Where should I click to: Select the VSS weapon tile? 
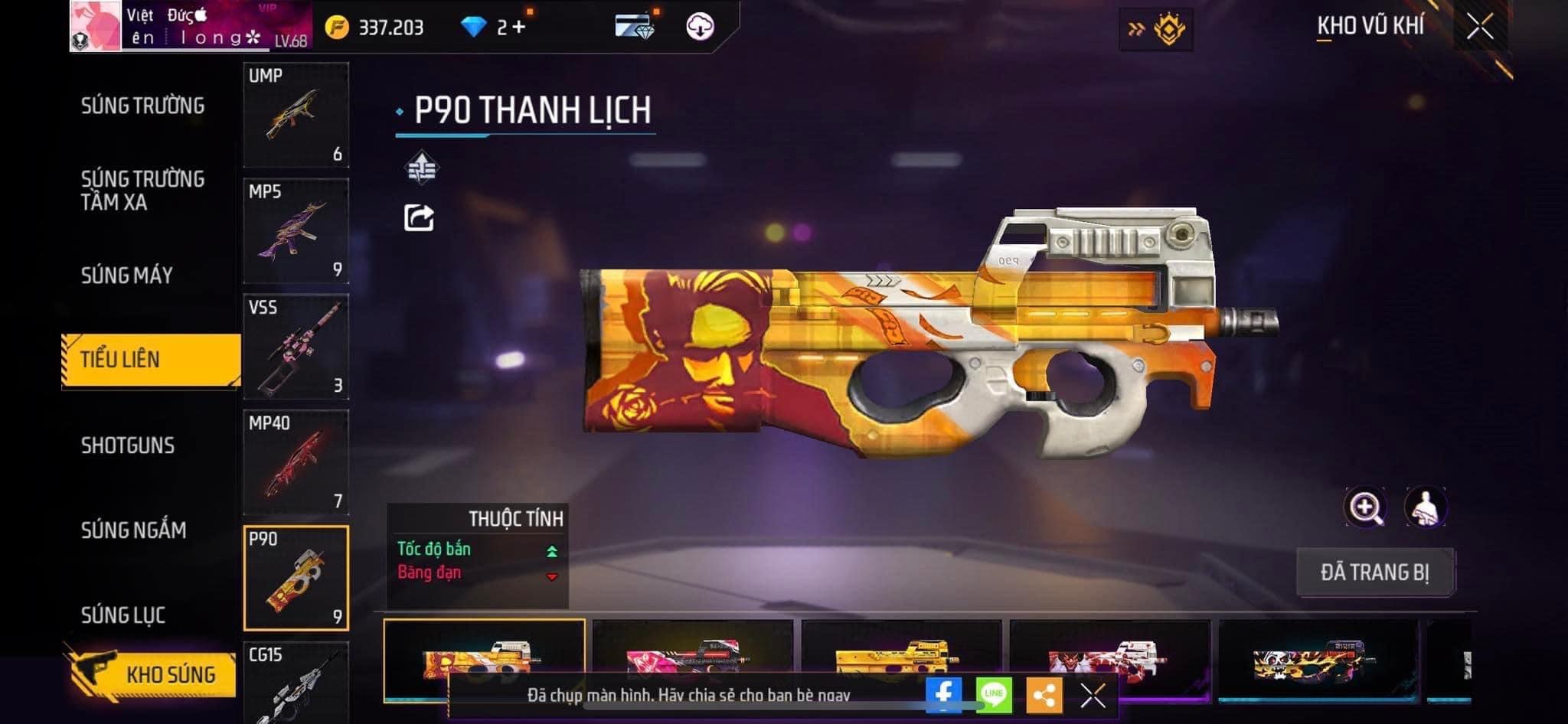tap(296, 347)
